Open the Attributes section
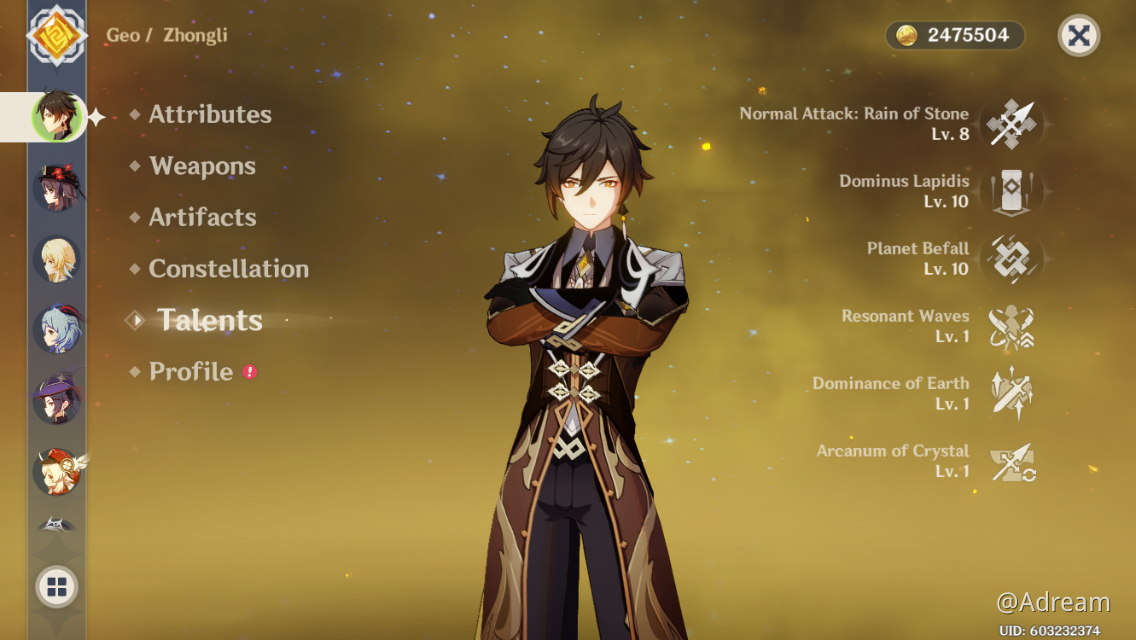 pyautogui.click(x=210, y=115)
